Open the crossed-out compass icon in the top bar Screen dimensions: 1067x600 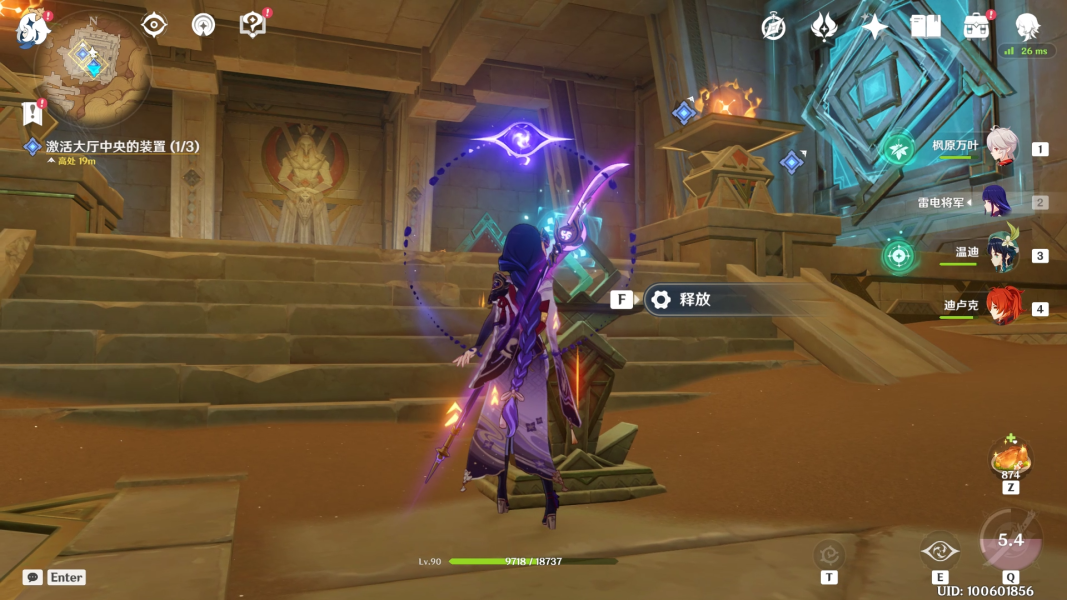tap(773, 27)
